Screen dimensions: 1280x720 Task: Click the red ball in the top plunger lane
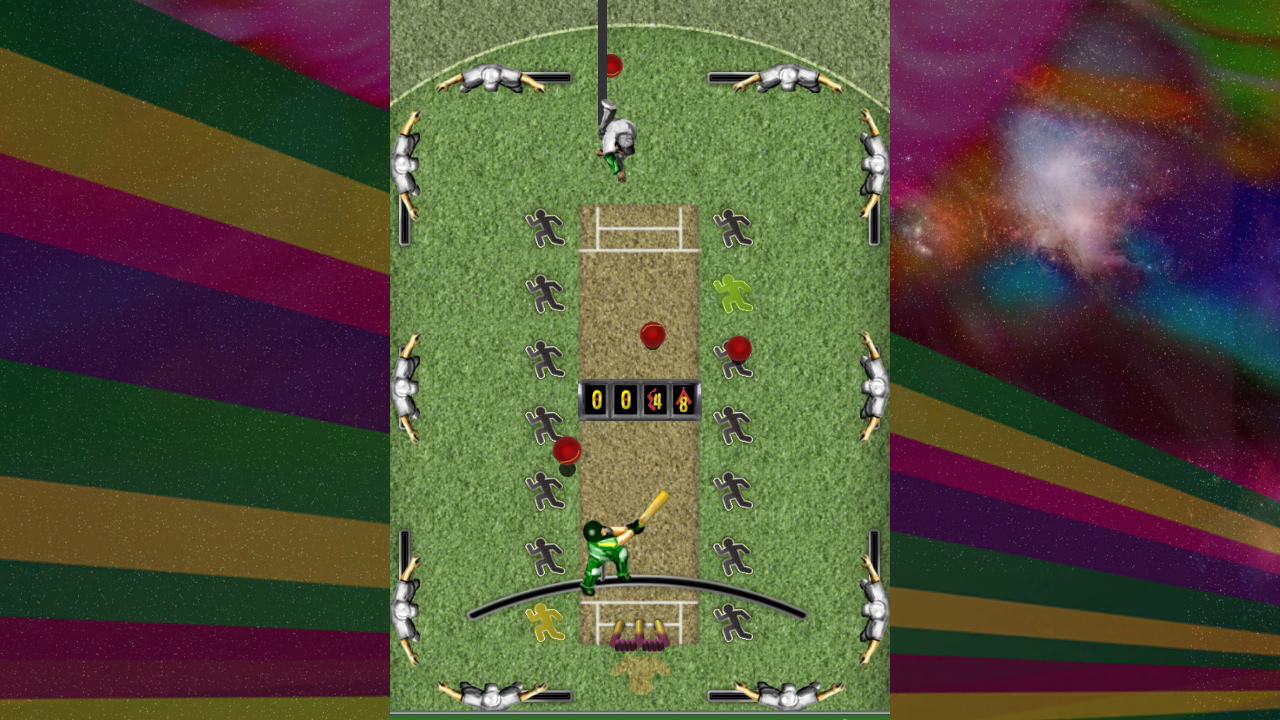click(612, 65)
